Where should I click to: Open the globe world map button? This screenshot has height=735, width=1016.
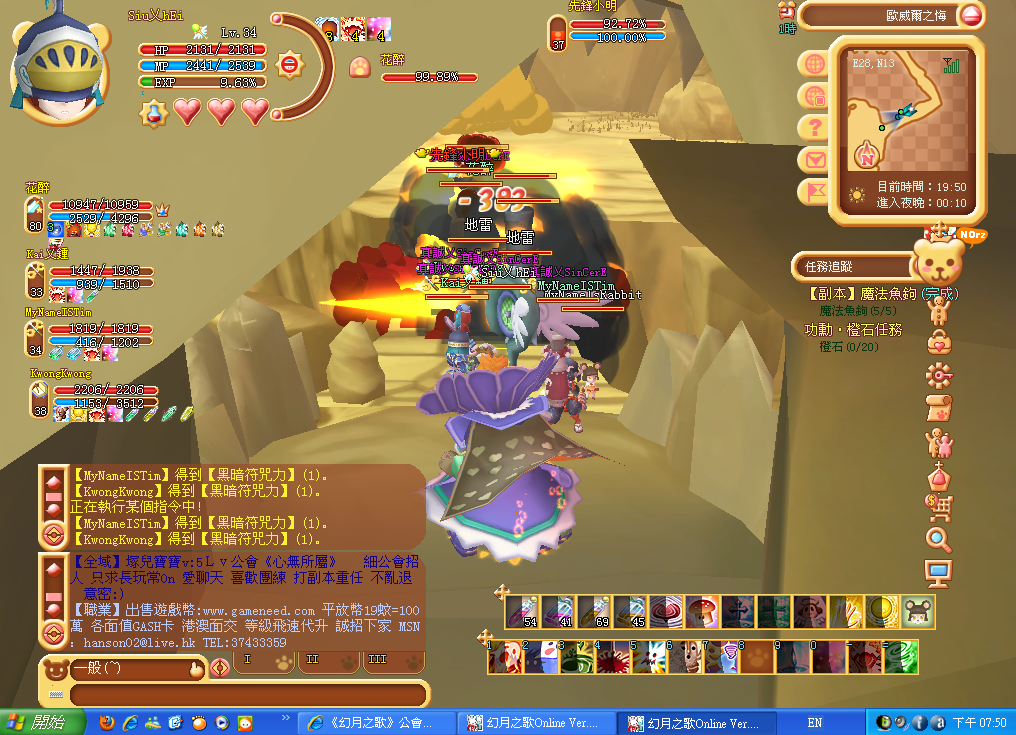pos(815,63)
